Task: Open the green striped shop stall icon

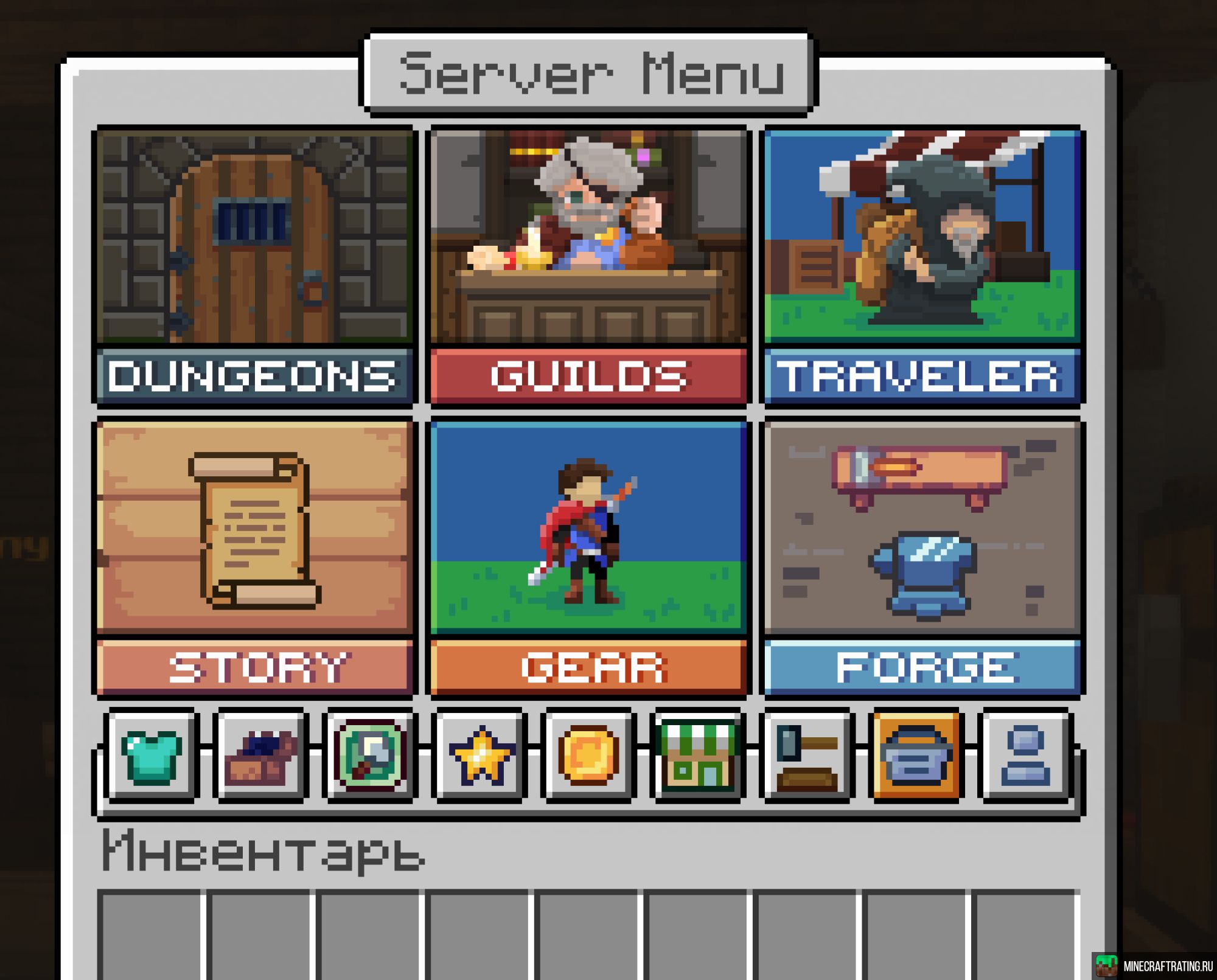Action: pyautogui.click(x=698, y=755)
